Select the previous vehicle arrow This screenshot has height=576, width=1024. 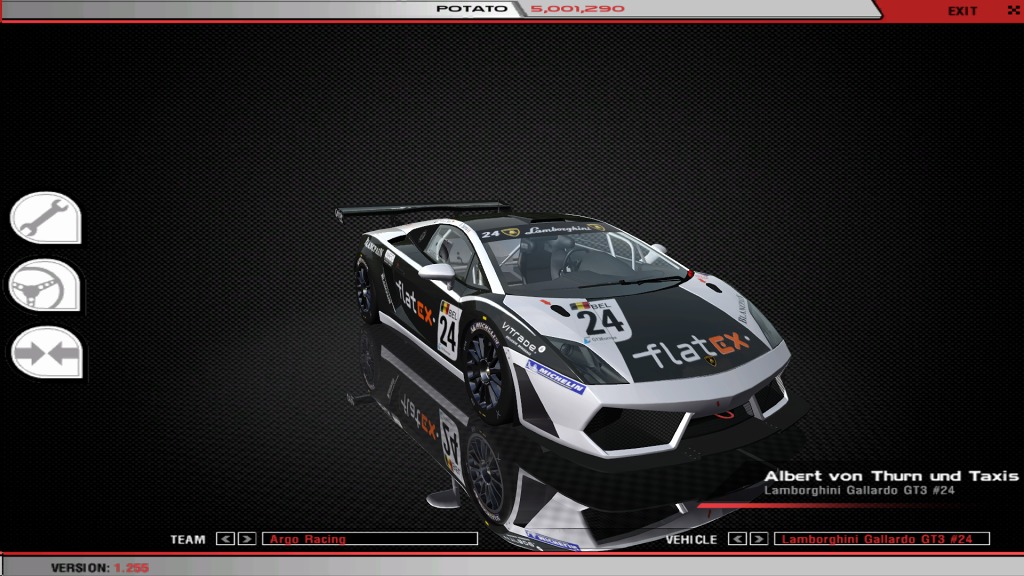coord(737,539)
